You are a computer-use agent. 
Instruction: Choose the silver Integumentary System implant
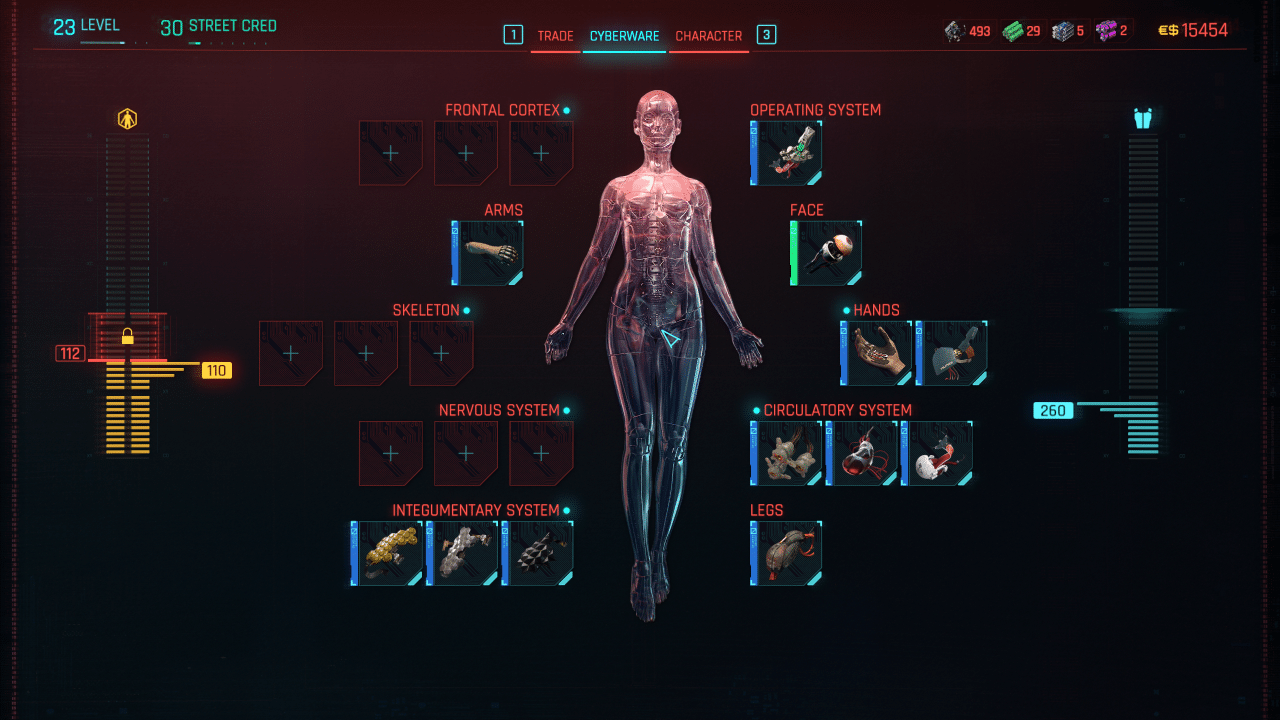tap(462, 553)
